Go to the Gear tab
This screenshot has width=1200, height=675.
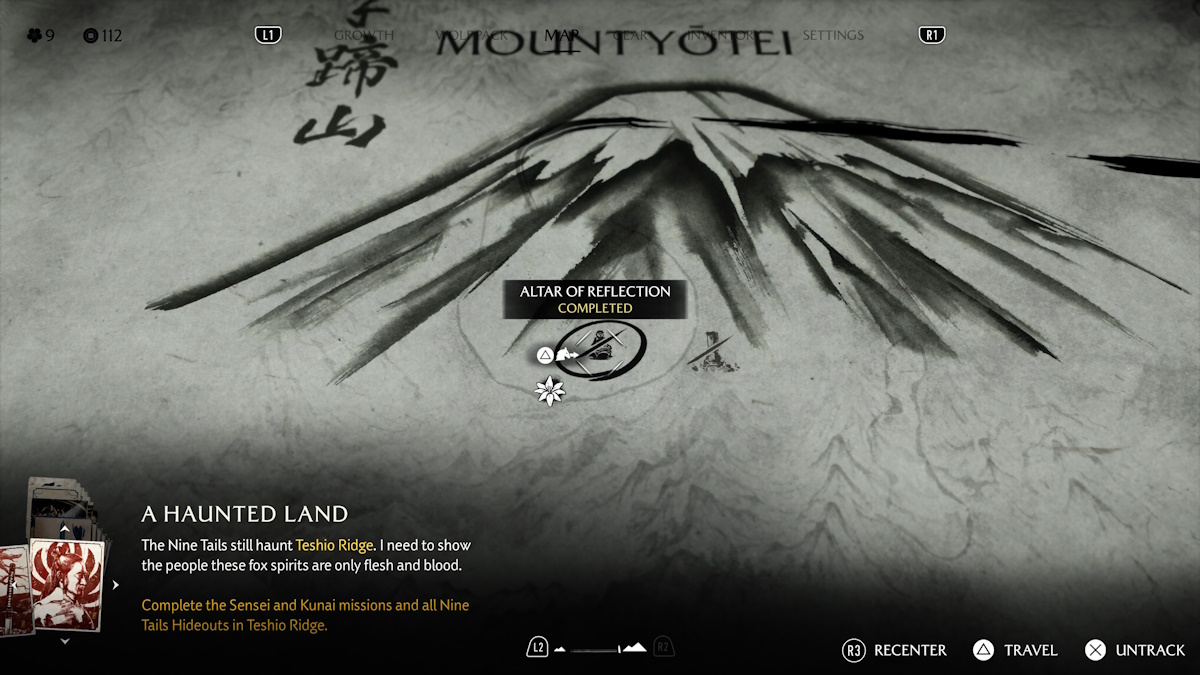(x=631, y=35)
